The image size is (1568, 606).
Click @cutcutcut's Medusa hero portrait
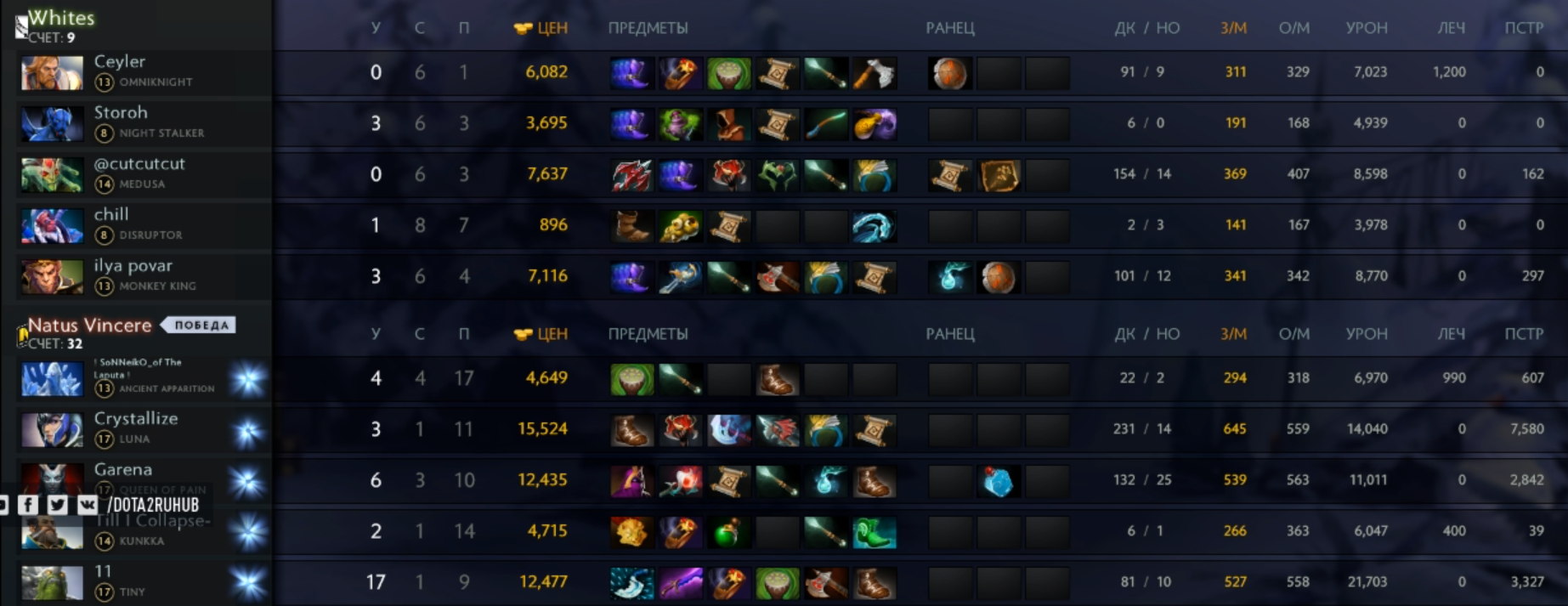[52, 175]
